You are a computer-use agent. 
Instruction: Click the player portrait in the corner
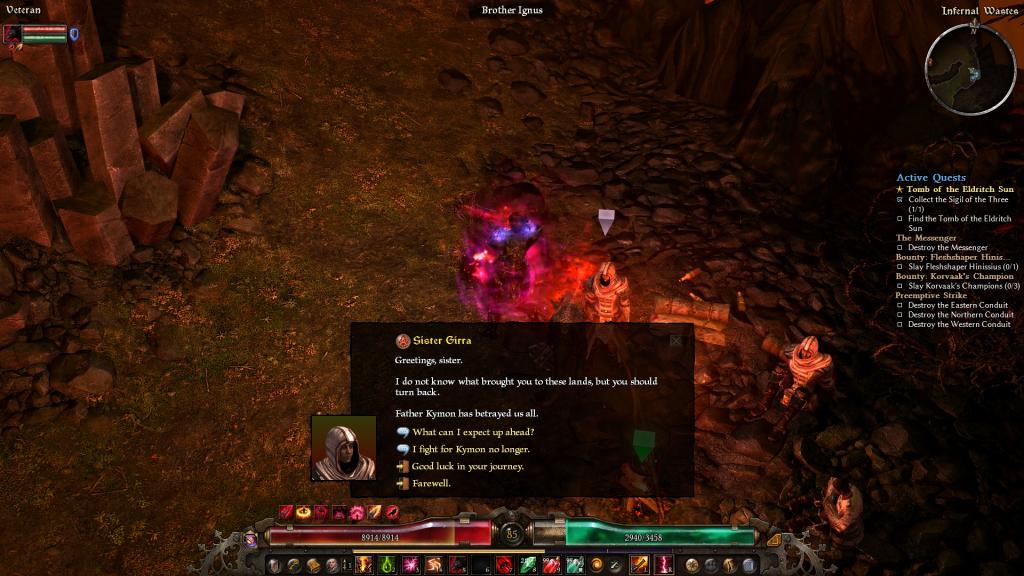[13, 34]
